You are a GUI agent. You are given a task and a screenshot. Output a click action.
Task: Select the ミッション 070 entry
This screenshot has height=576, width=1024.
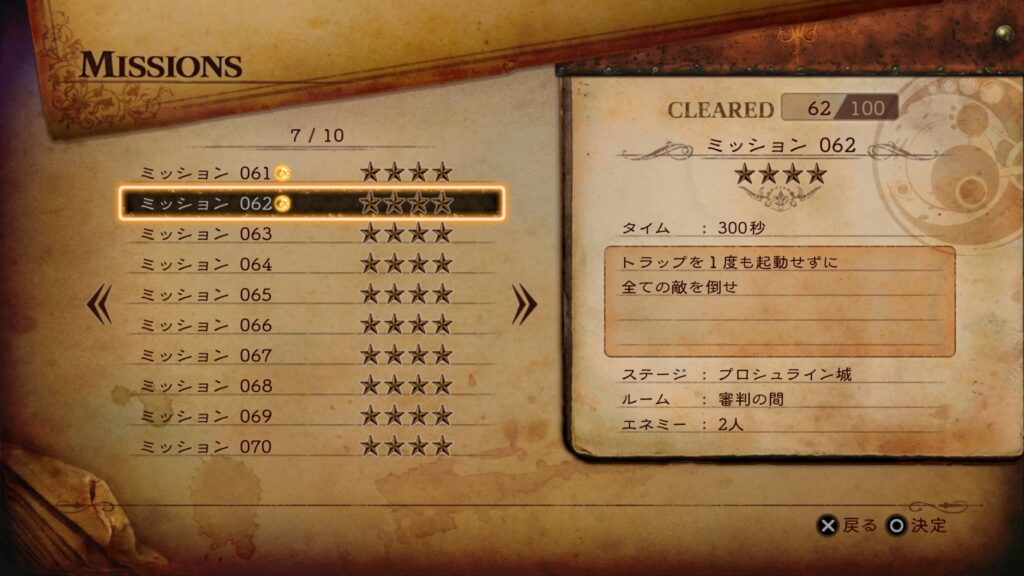coord(310,446)
